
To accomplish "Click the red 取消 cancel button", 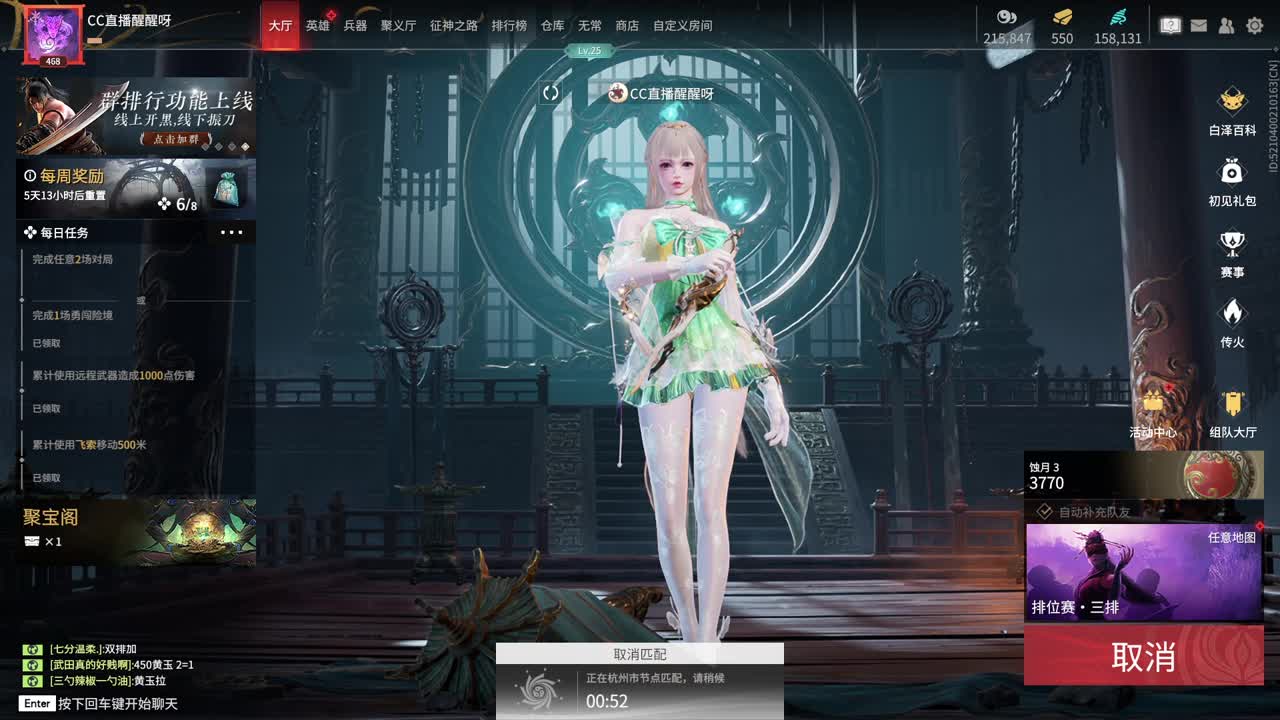I will 1143,656.
